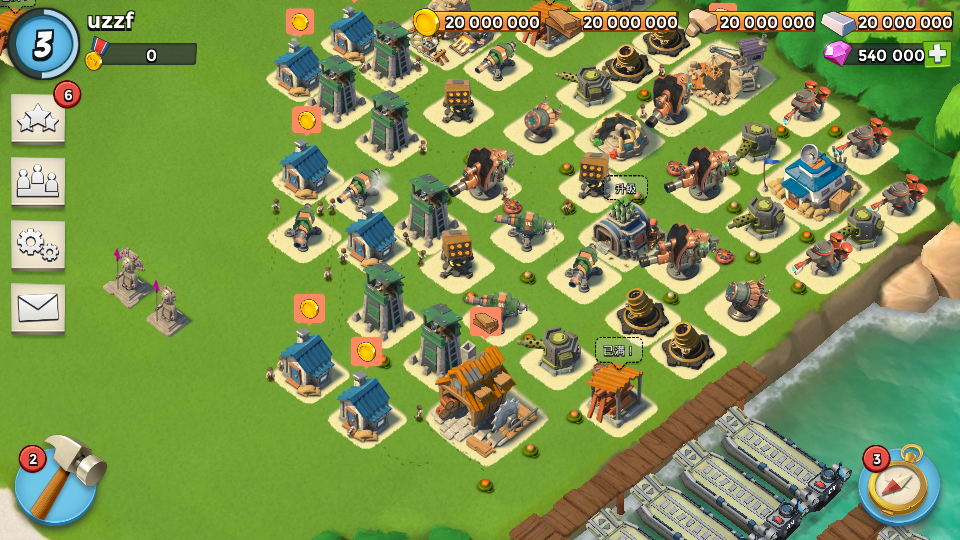
Task: Select the stone resource counter
Action: (752, 22)
